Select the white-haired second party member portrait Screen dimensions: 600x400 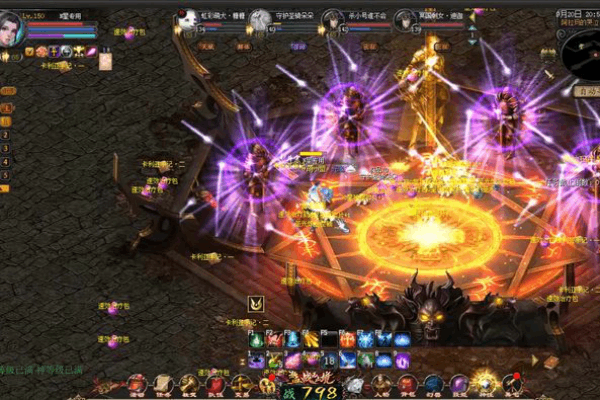coord(260,20)
